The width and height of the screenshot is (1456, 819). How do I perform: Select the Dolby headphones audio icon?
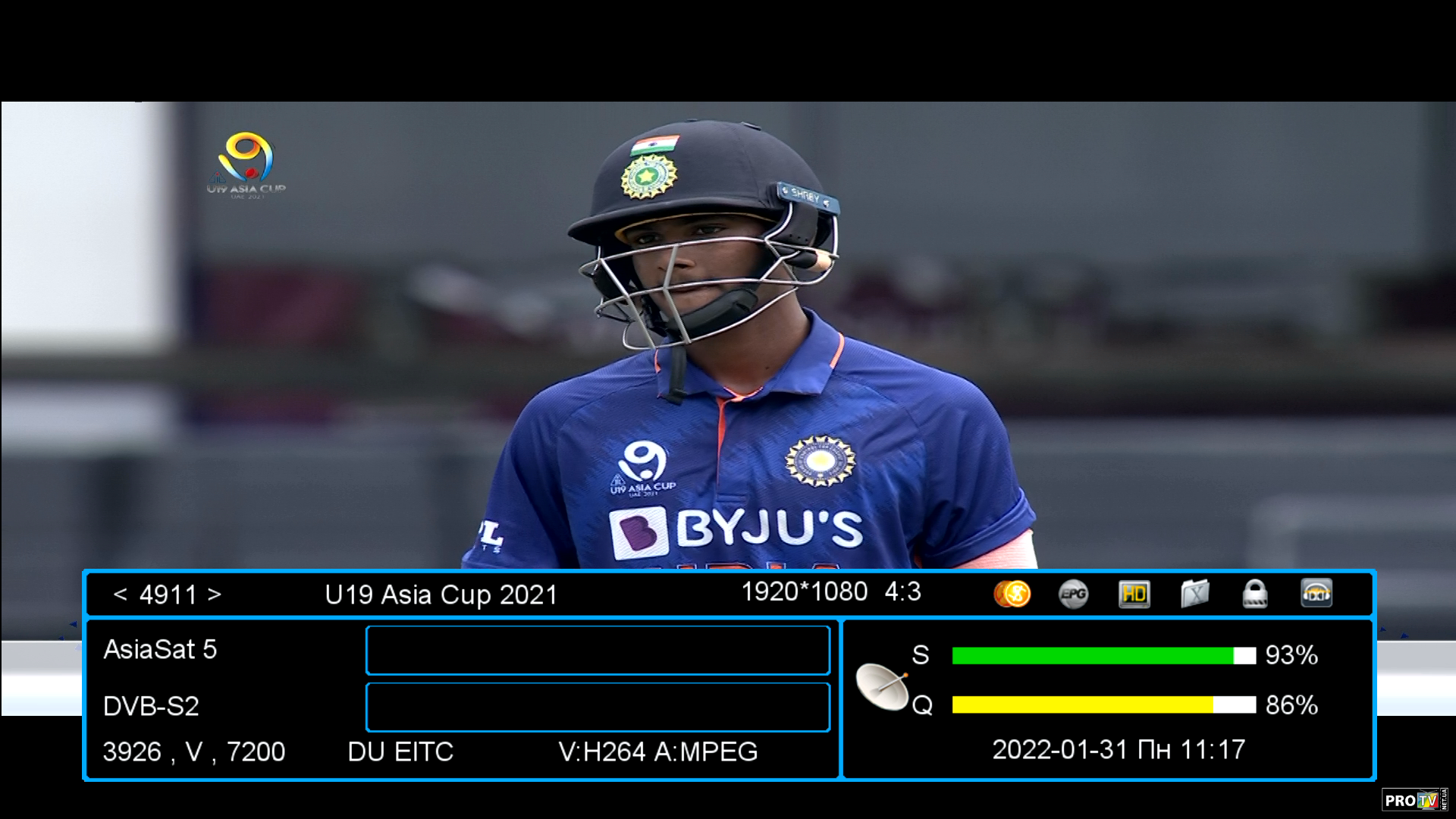tap(1316, 594)
